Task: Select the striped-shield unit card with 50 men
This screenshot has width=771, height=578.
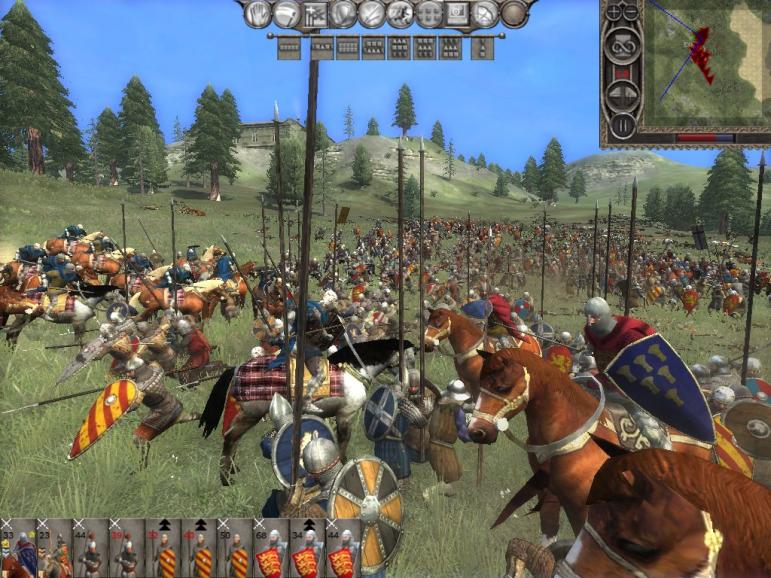Action: coord(236,548)
